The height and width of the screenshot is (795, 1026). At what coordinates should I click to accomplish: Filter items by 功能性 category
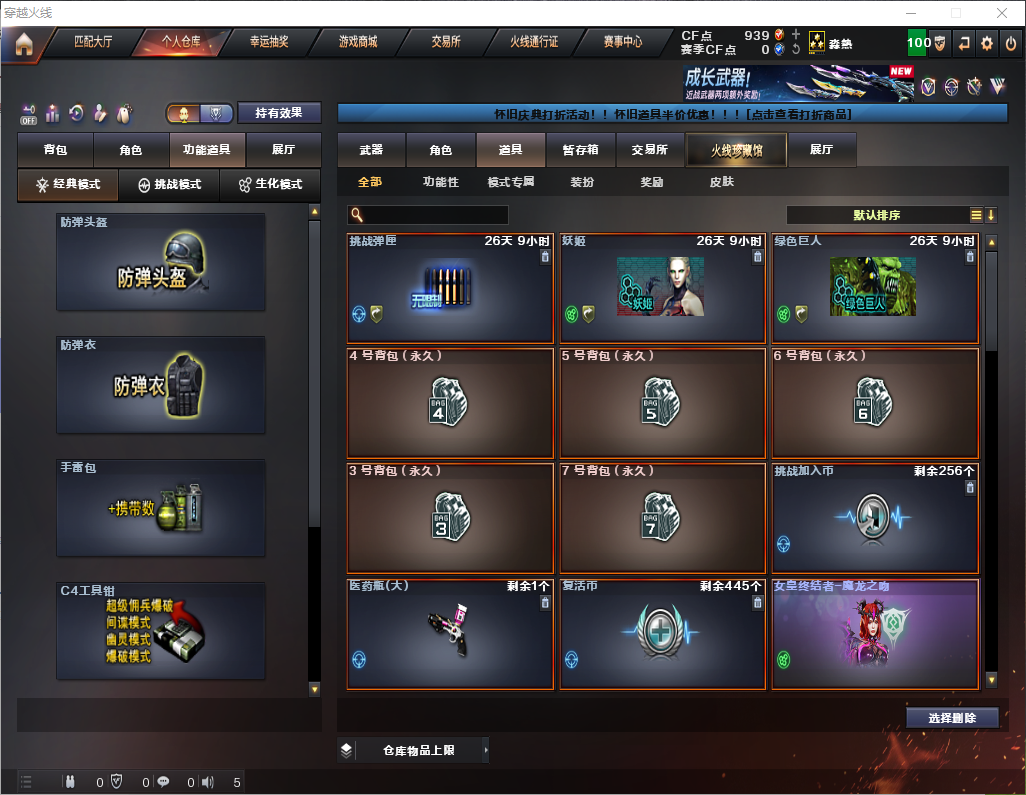coord(440,182)
